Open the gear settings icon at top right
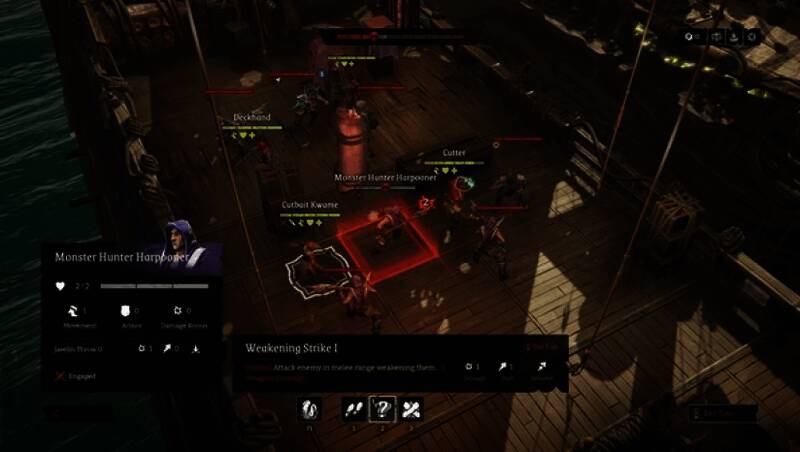 coord(752,37)
